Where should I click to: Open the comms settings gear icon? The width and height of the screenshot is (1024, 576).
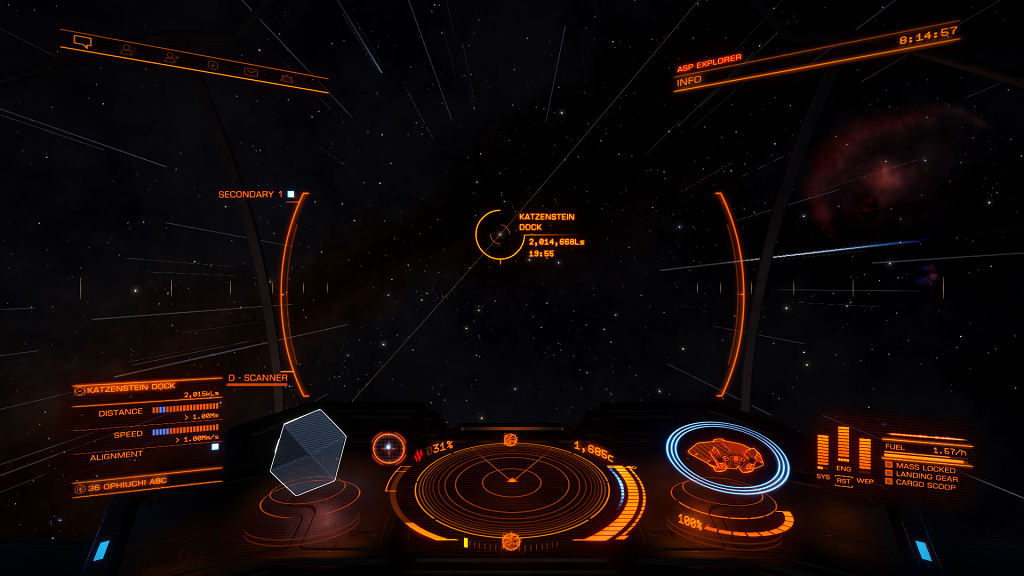[287, 77]
